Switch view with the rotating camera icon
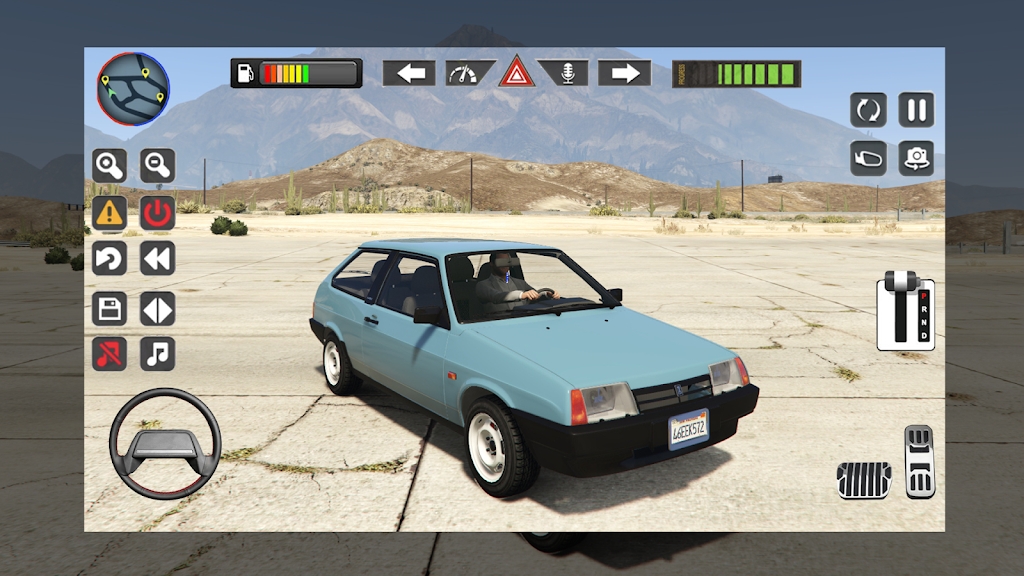 pos(916,158)
